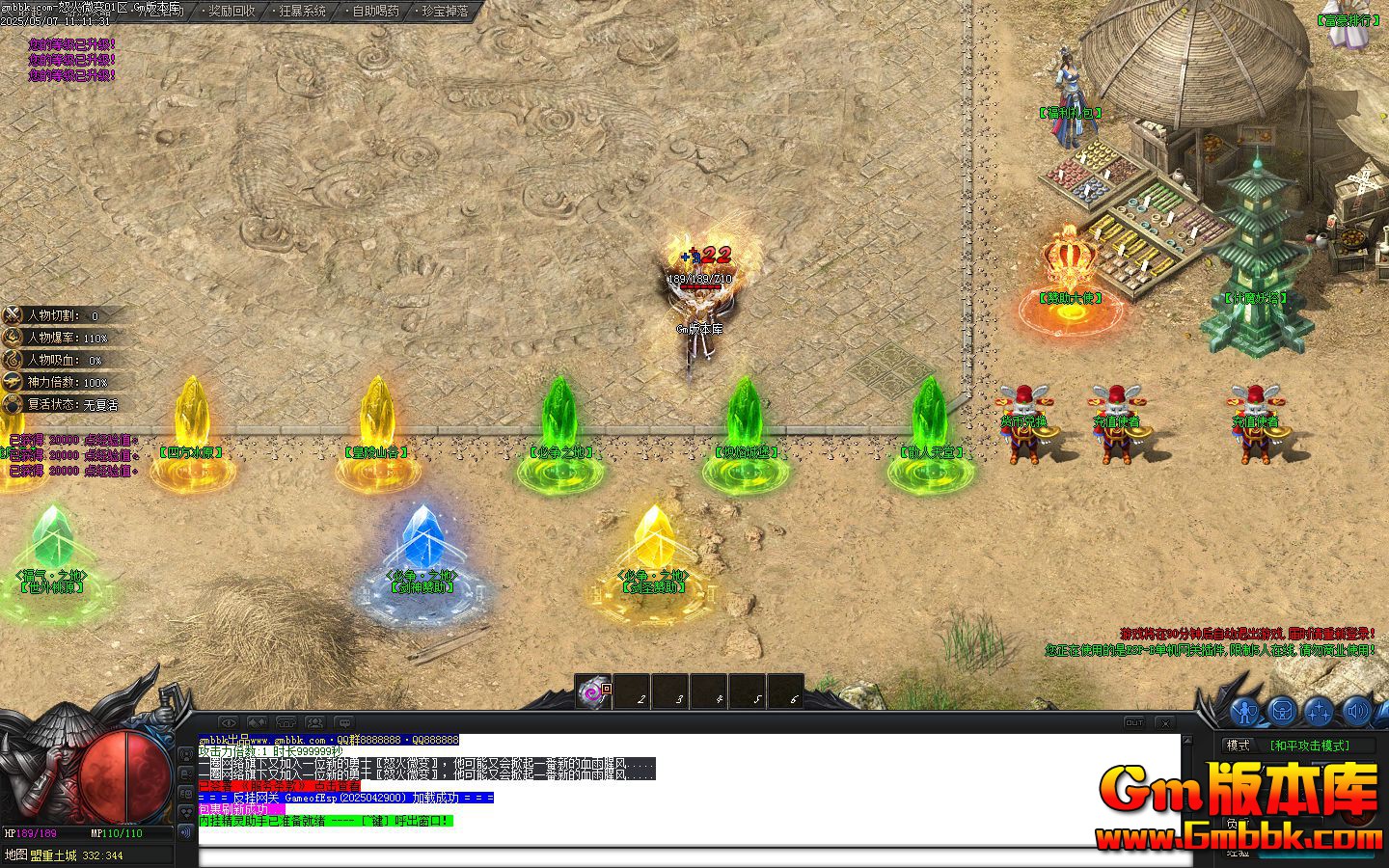Screen dimensions: 1389x868
Task: Click the OUT button on the chat bar
Action: coord(1134,722)
